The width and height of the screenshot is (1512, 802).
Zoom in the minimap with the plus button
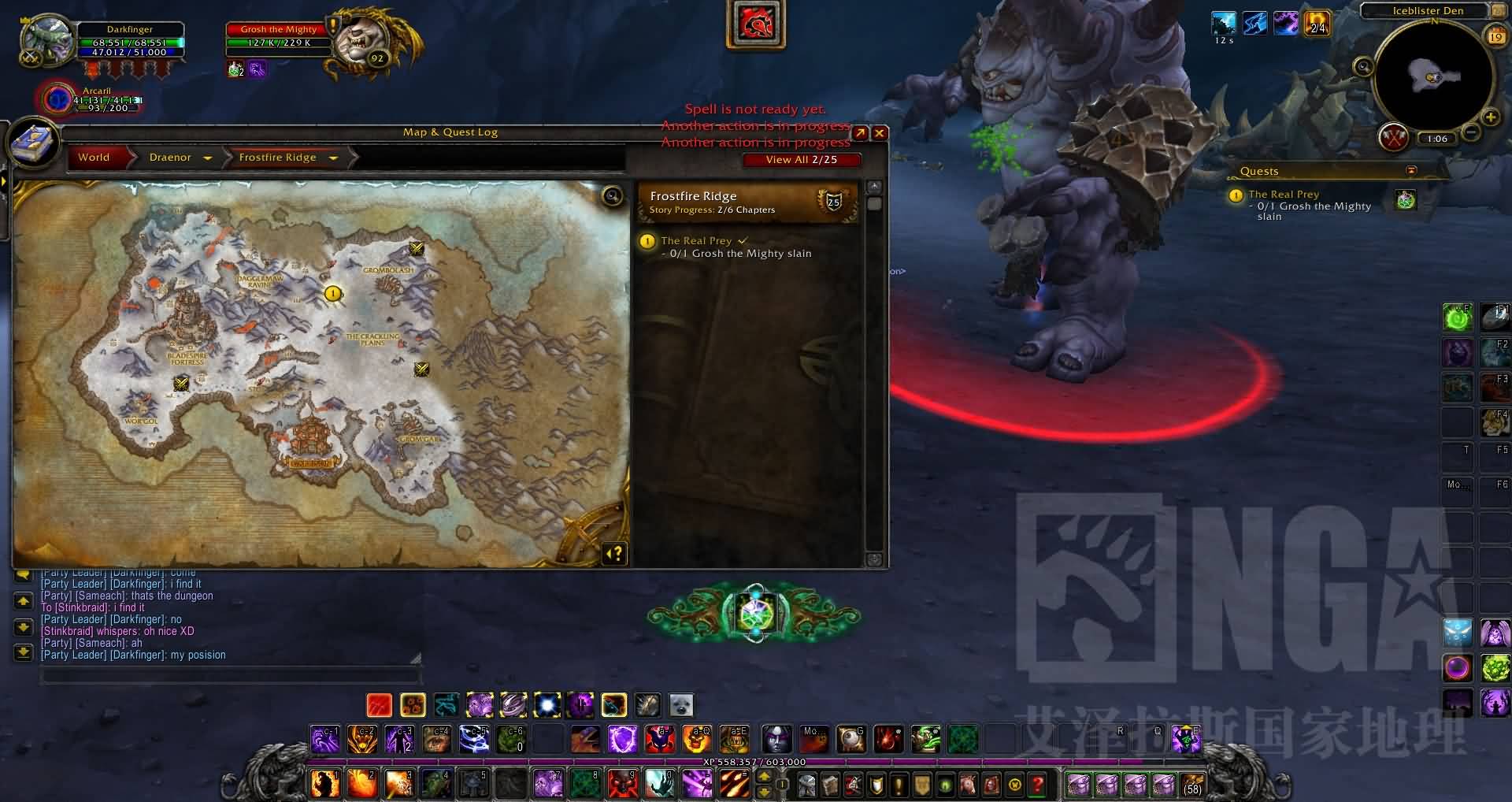(x=1490, y=118)
